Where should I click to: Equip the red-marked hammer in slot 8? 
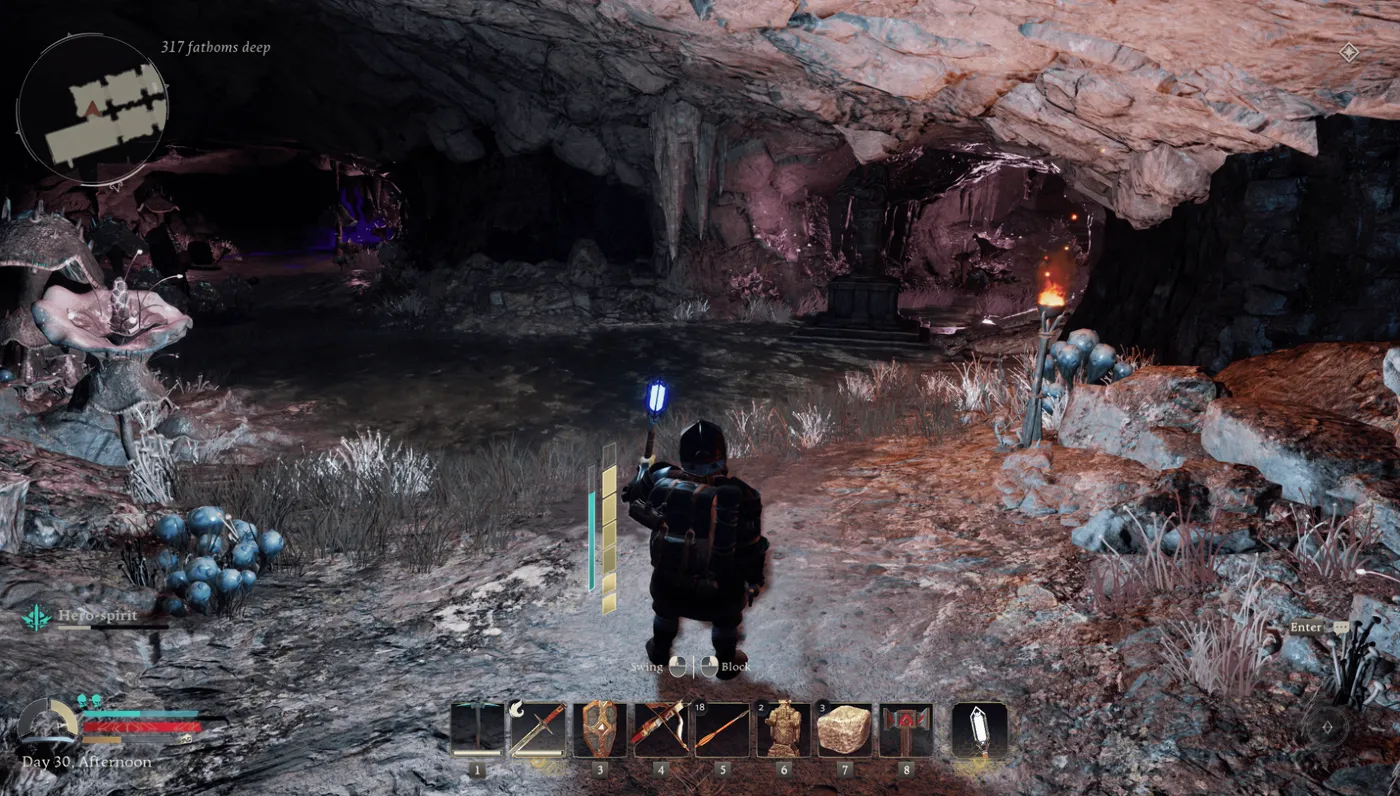coord(906,730)
